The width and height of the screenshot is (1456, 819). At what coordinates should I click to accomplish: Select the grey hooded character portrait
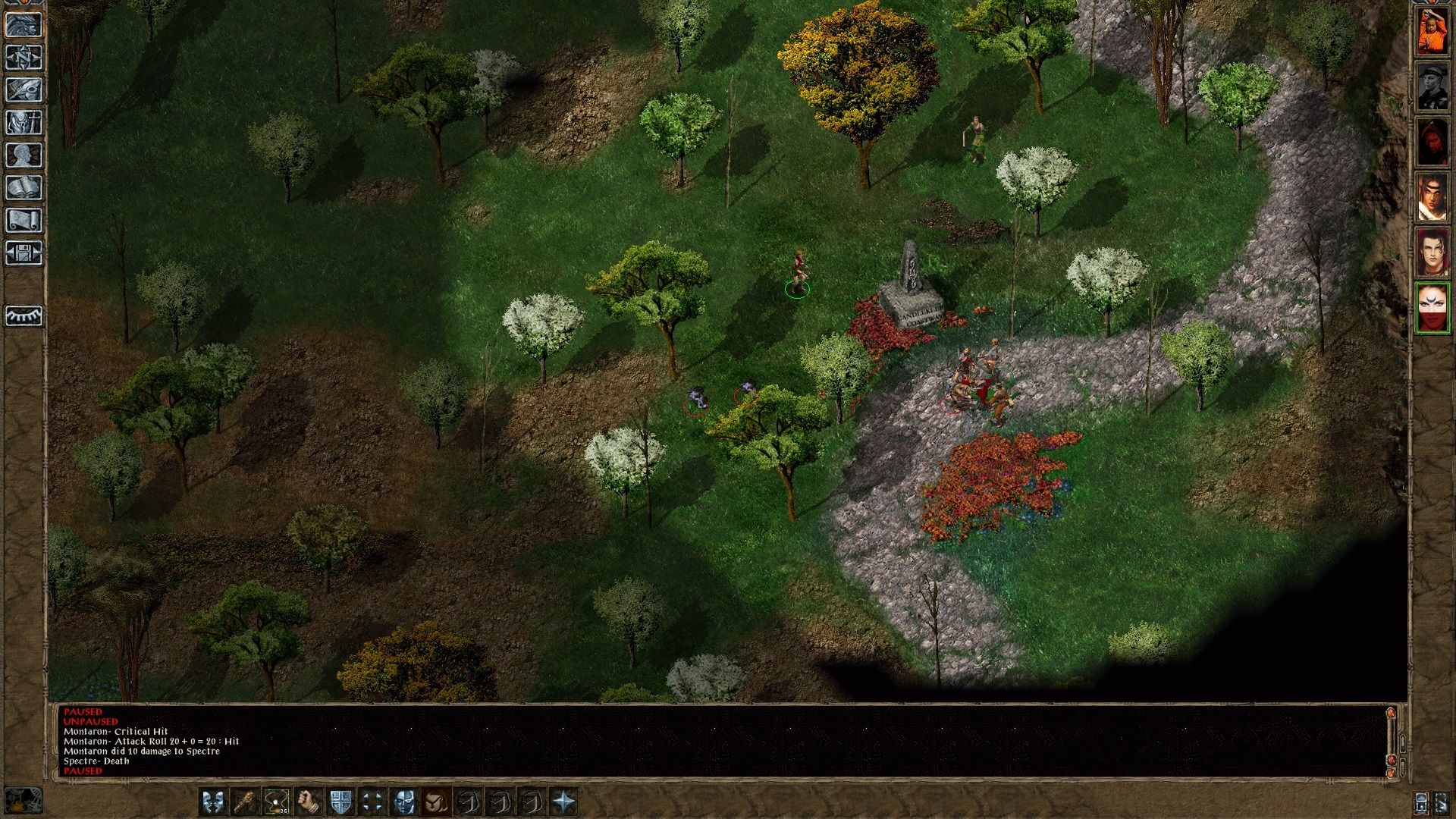[1432, 86]
